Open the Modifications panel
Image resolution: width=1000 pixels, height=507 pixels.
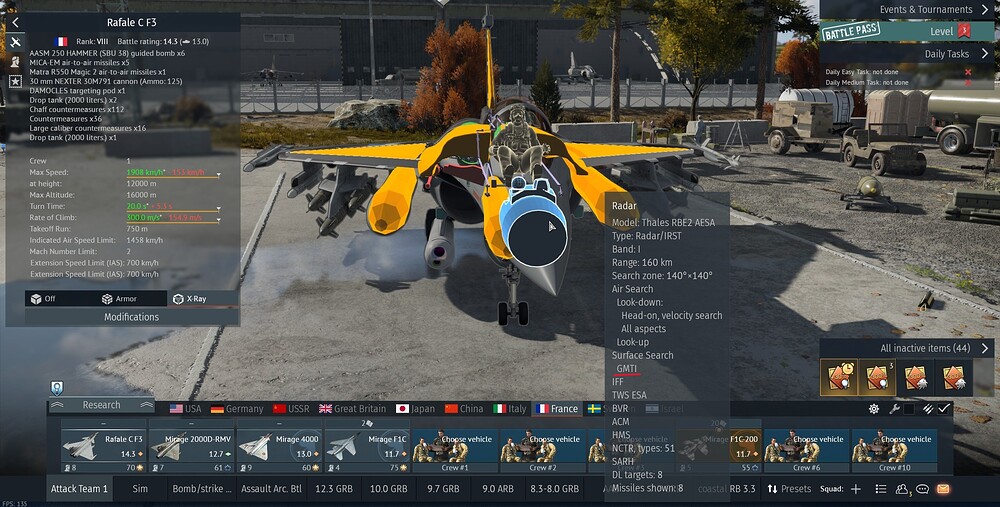[131, 317]
